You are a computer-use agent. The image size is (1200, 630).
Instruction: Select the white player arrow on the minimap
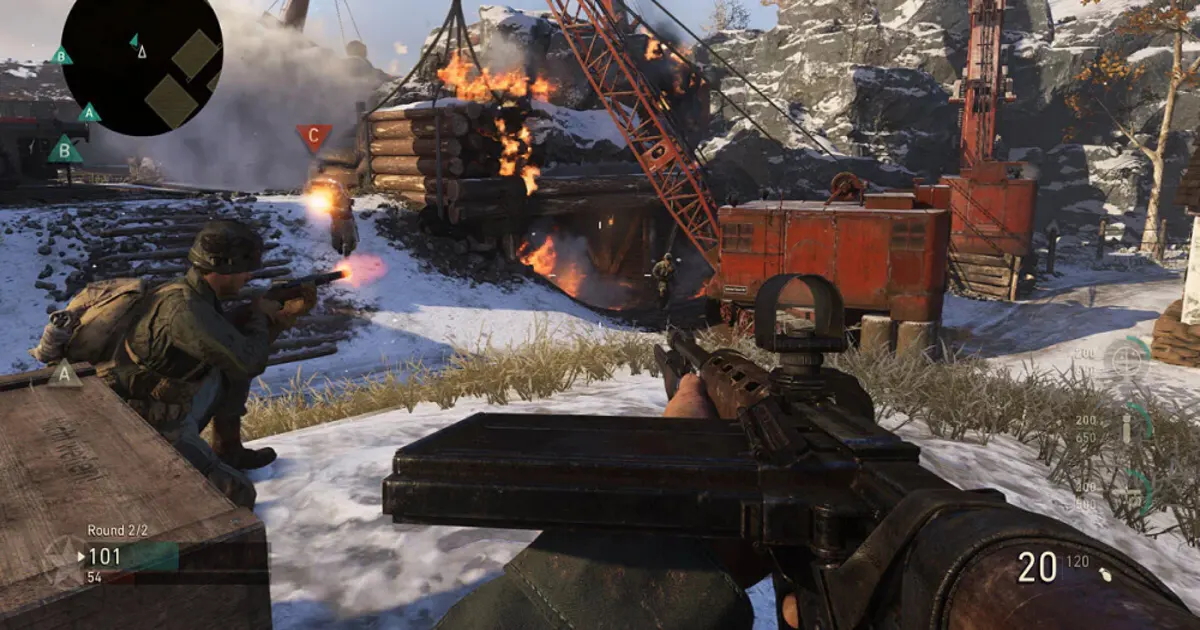point(142,51)
